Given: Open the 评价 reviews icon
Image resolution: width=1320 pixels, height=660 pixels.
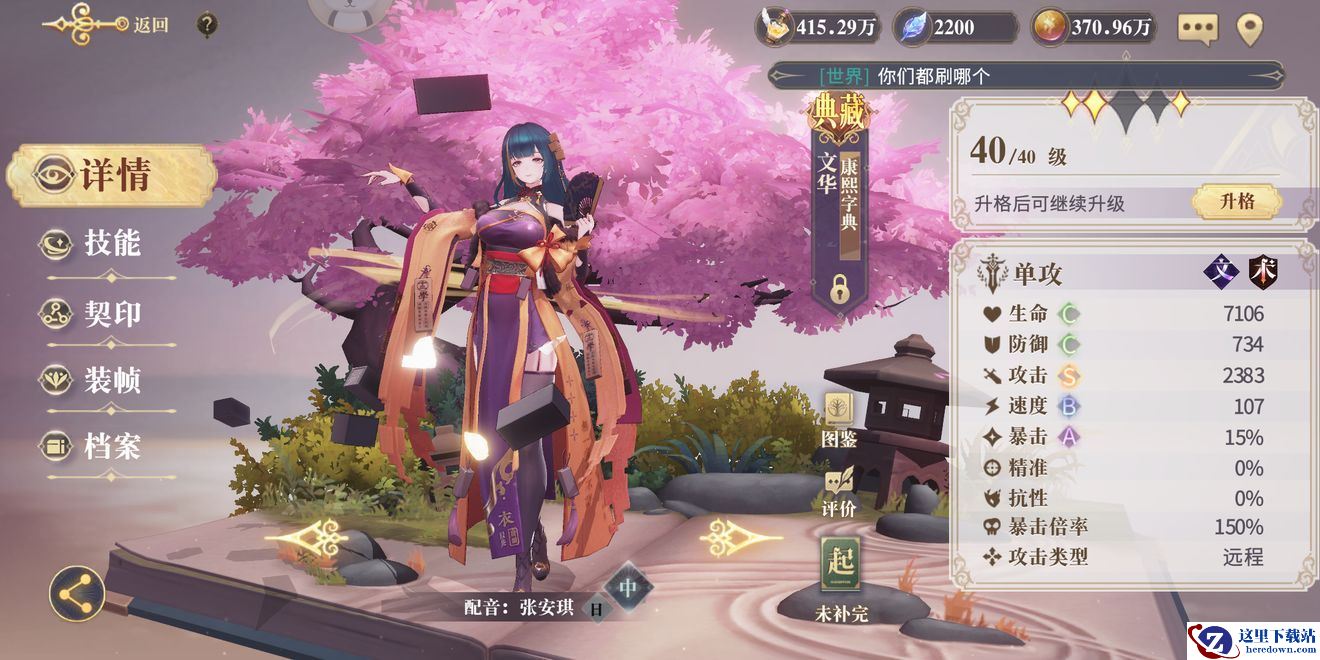Looking at the screenshot, I should tap(839, 489).
